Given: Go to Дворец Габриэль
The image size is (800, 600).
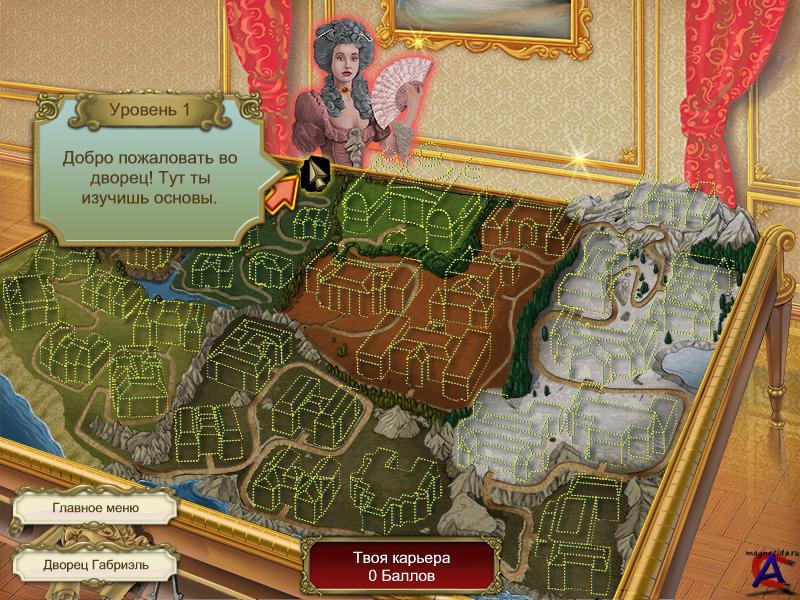Looking at the screenshot, I should (95, 563).
